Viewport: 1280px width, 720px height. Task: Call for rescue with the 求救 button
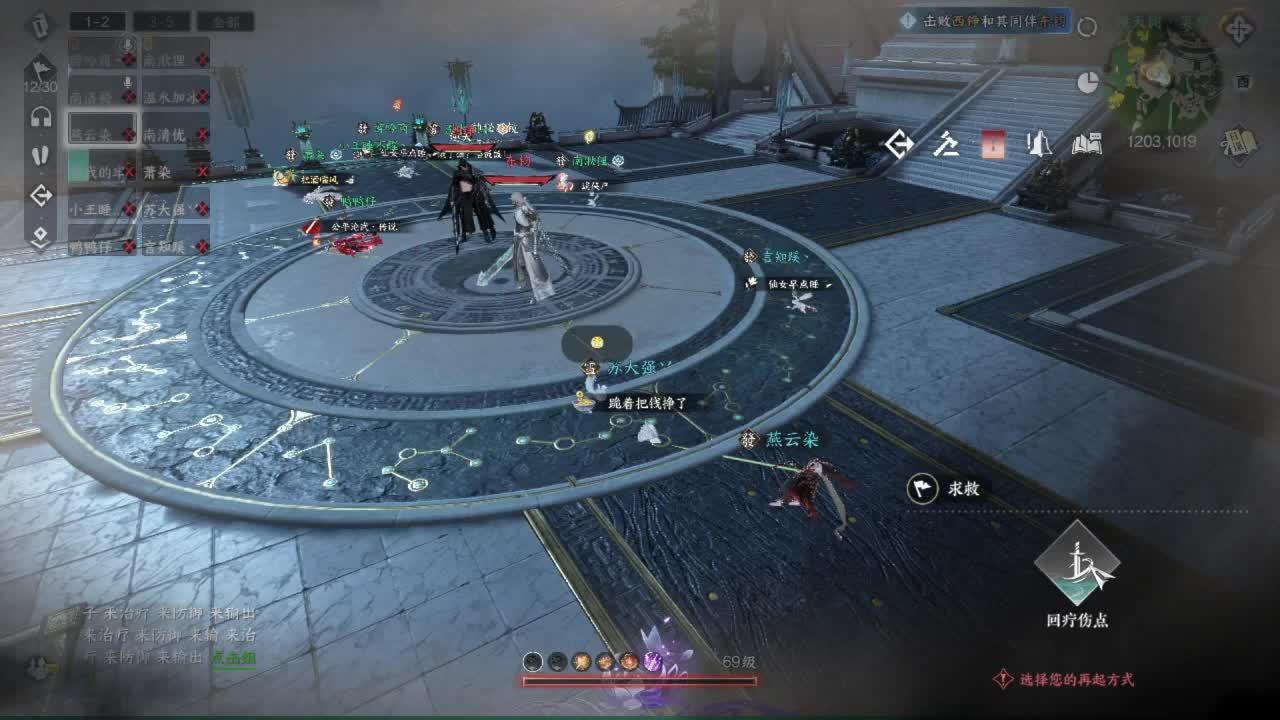click(947, 488)
